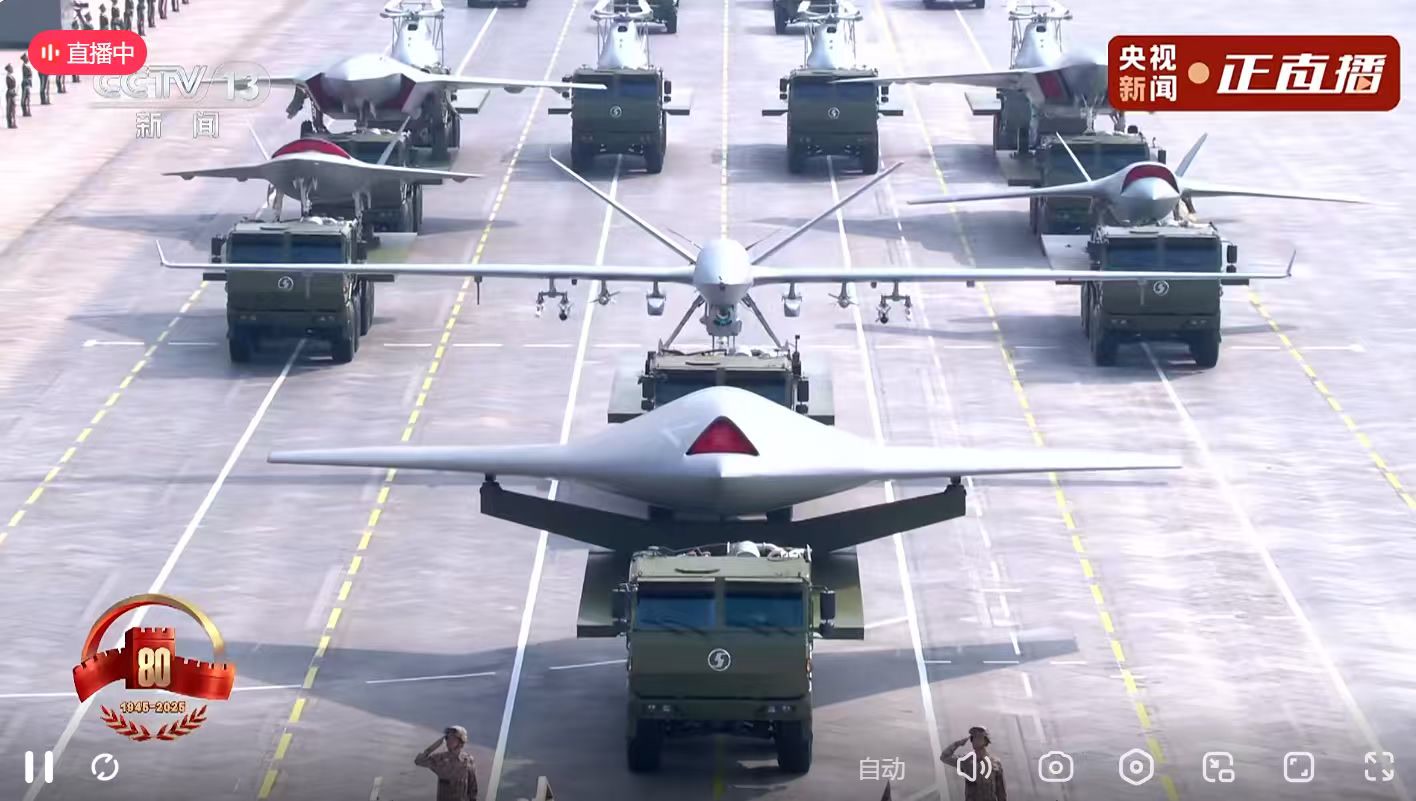Image resolution: width=1416 pixels, height=801 pixels.
Task: Enter fullscreen with the corner arrows icon
Action: pyautogui.click(x=1379, y=767)
